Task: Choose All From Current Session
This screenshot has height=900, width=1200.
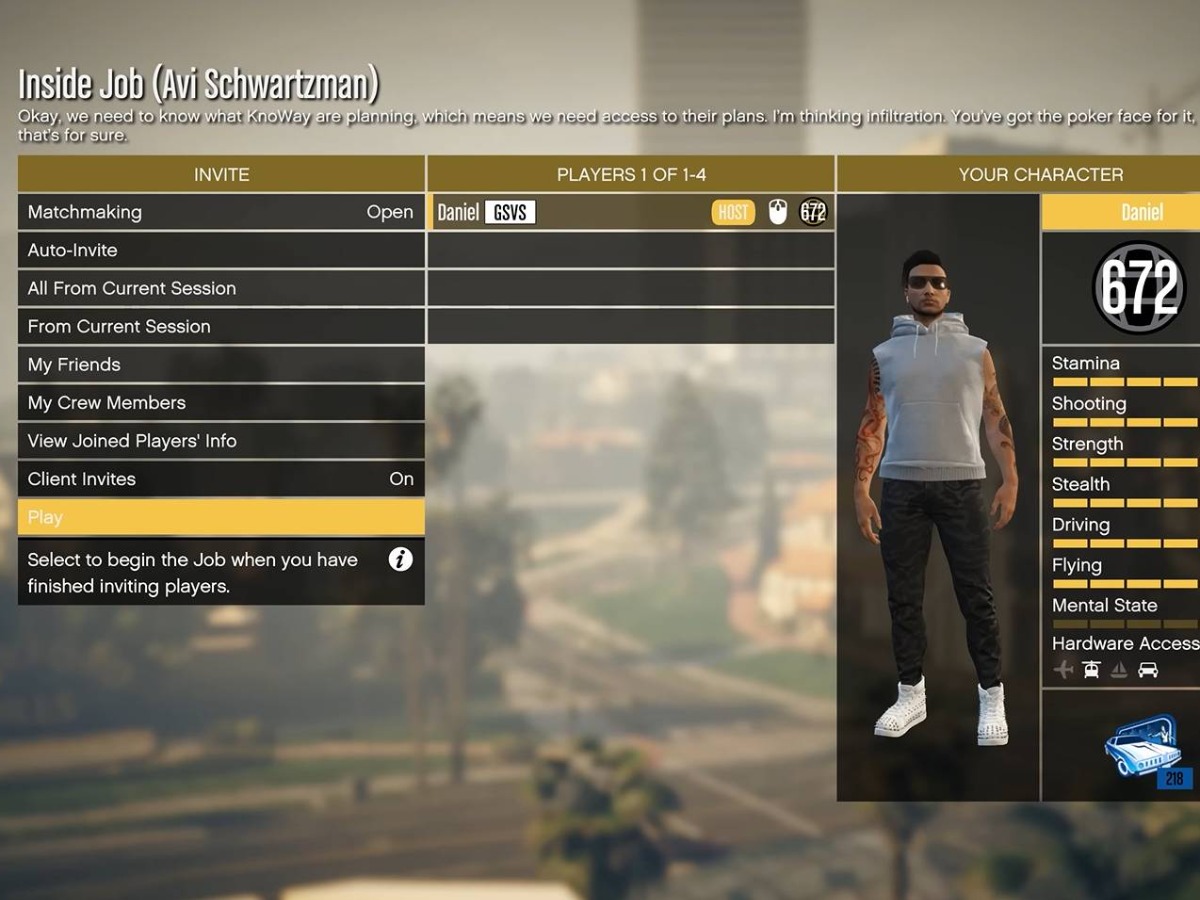Action: tap(220, 288)
